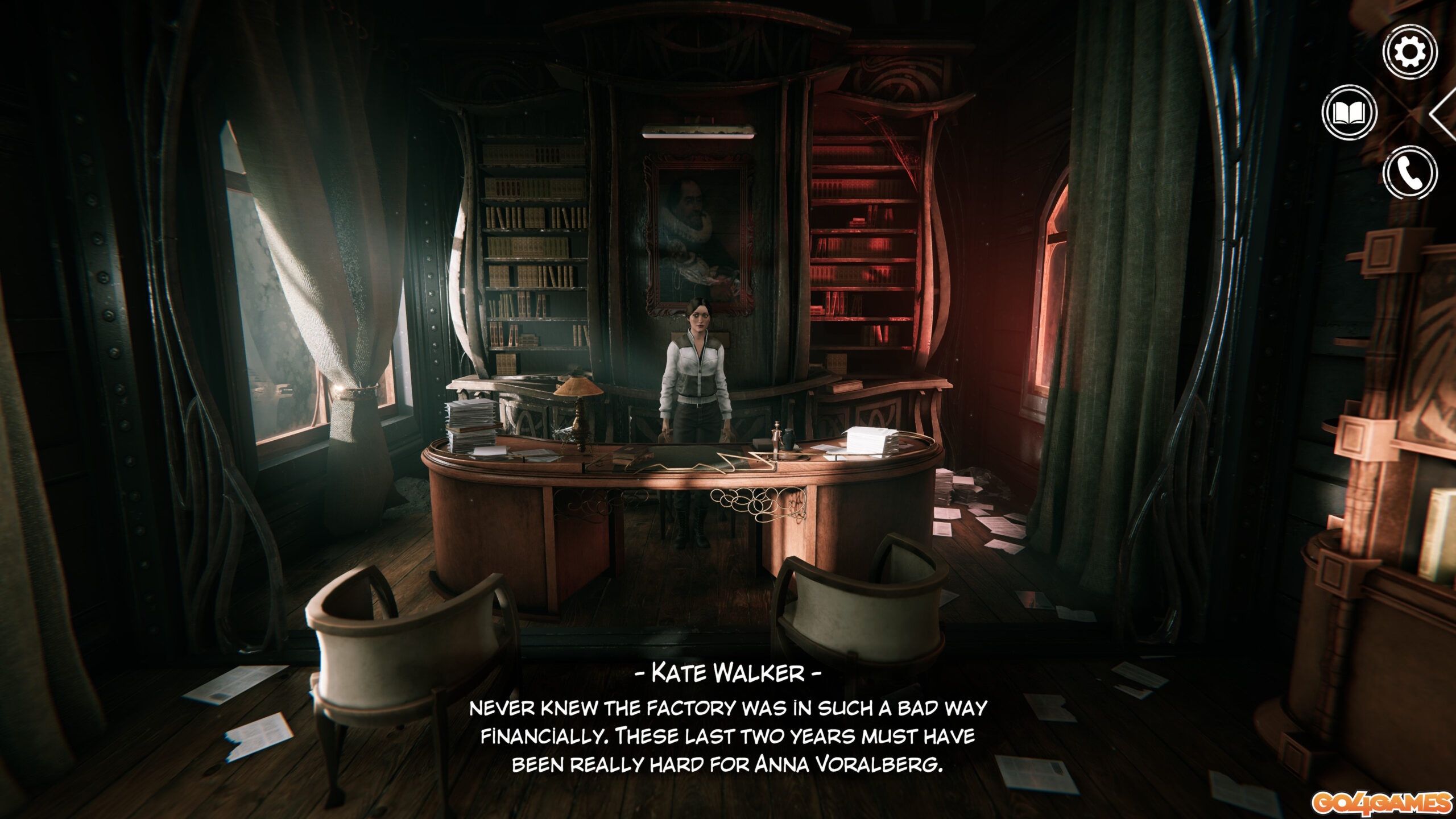
Task: Open the phone handset icon
Action: [x=1410, y=173]
